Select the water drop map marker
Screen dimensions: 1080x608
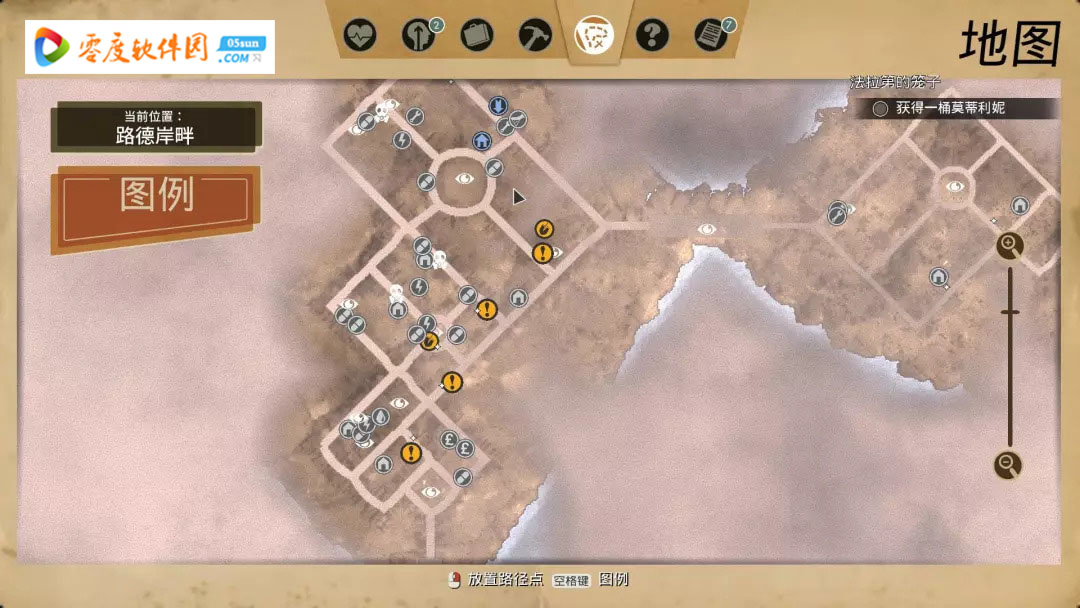(x=381, y=418)
